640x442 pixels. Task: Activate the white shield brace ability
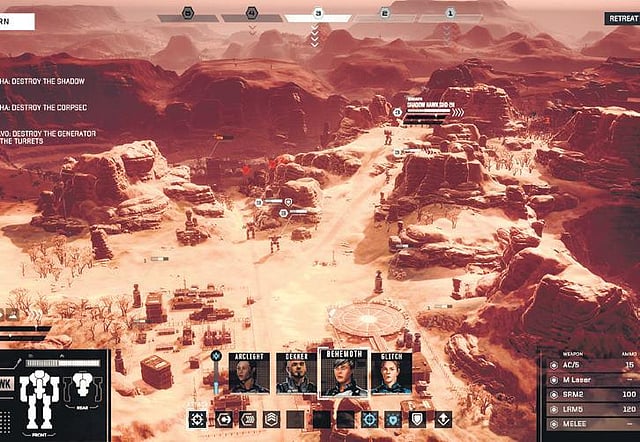pyautogui.click(x=418, y=419)
